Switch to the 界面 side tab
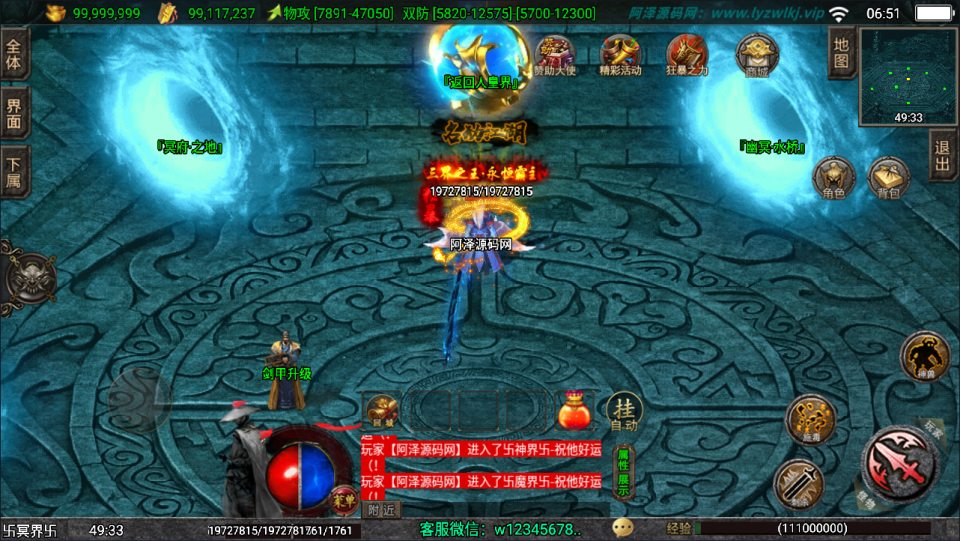This screenshot has width=960, height=541. 15,114
